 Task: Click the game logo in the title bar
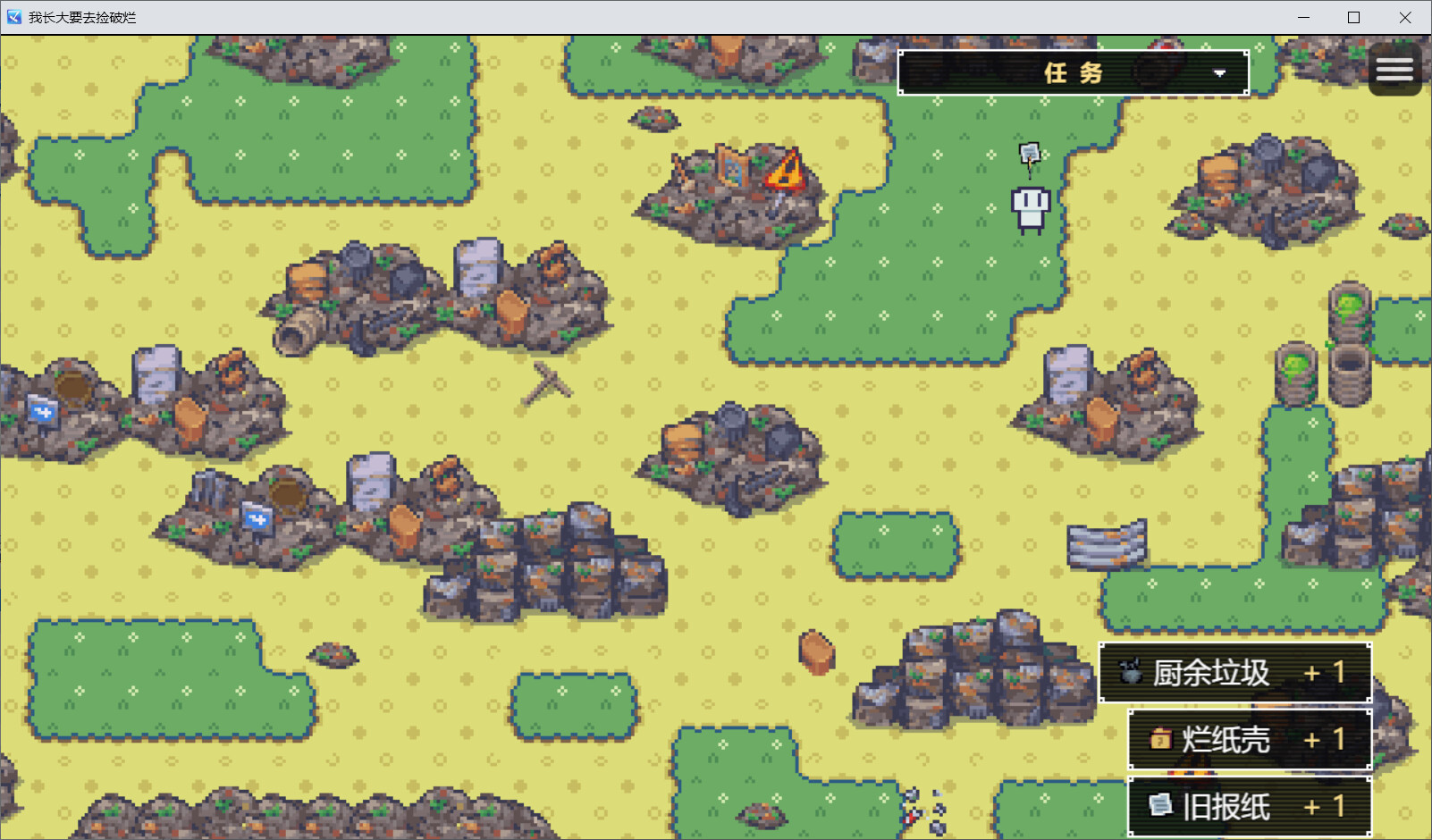(x=13, y=16)
